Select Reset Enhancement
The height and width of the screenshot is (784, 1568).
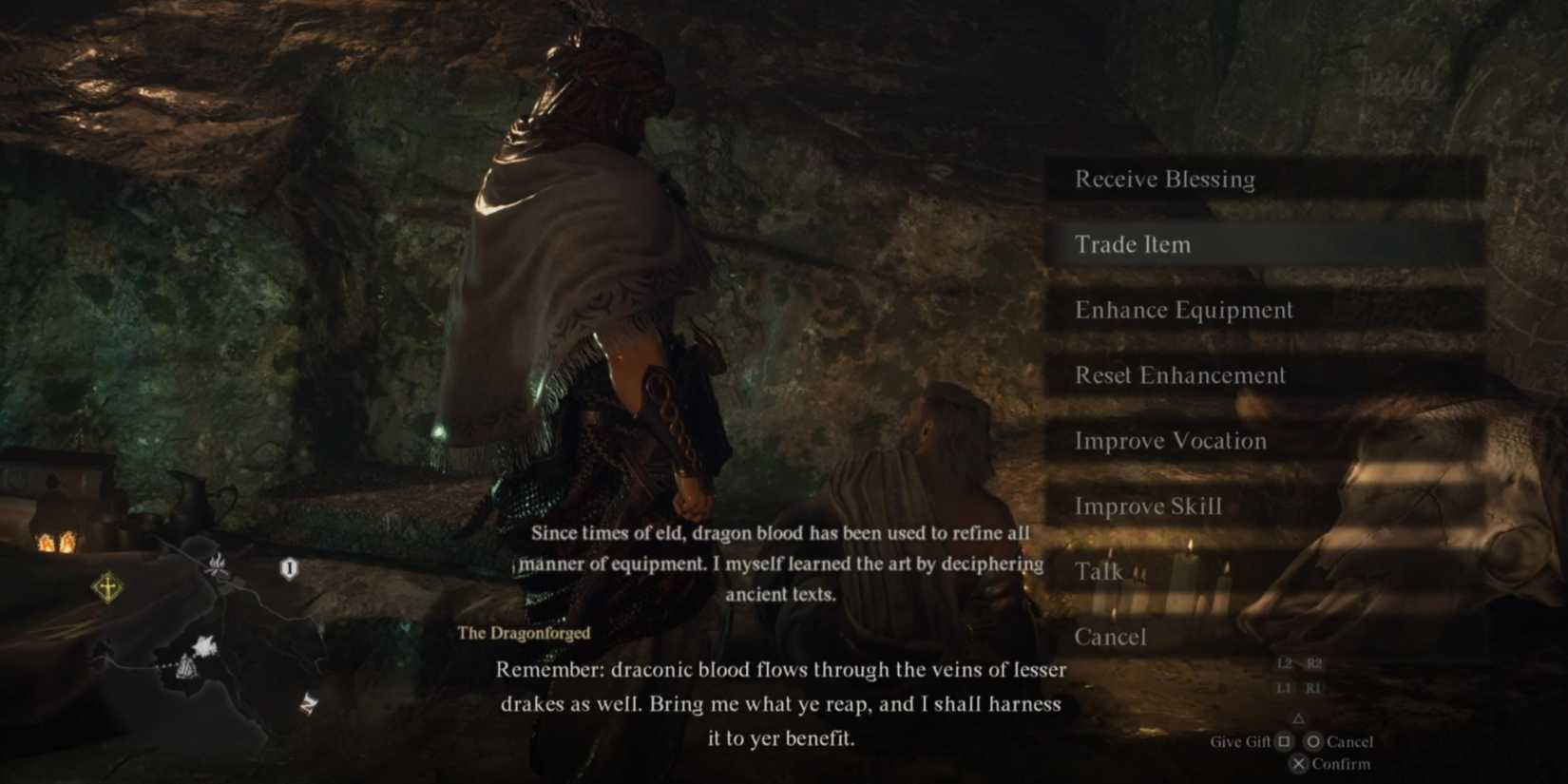click(x=1178, y=375)
